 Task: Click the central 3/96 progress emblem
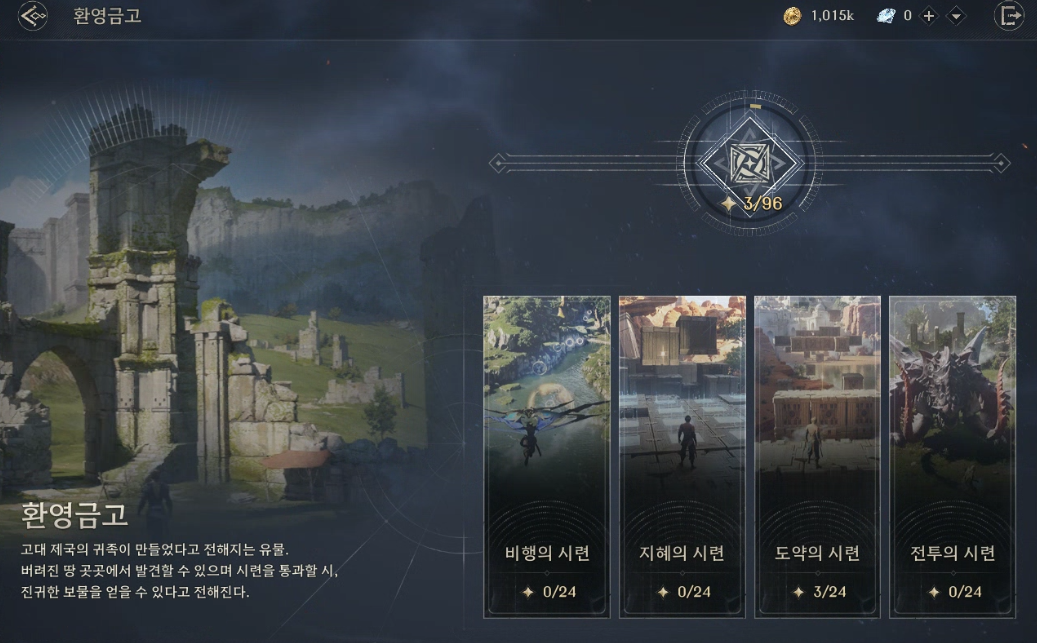(750, 163)
